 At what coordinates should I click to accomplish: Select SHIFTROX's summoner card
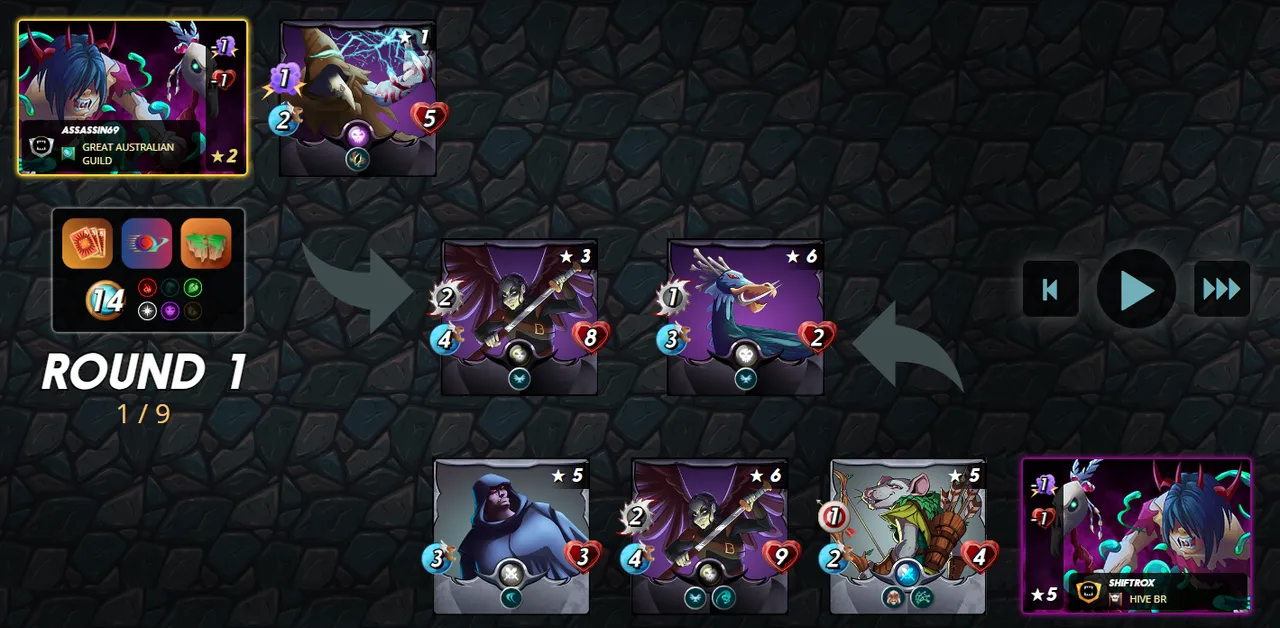[1136, 535]
